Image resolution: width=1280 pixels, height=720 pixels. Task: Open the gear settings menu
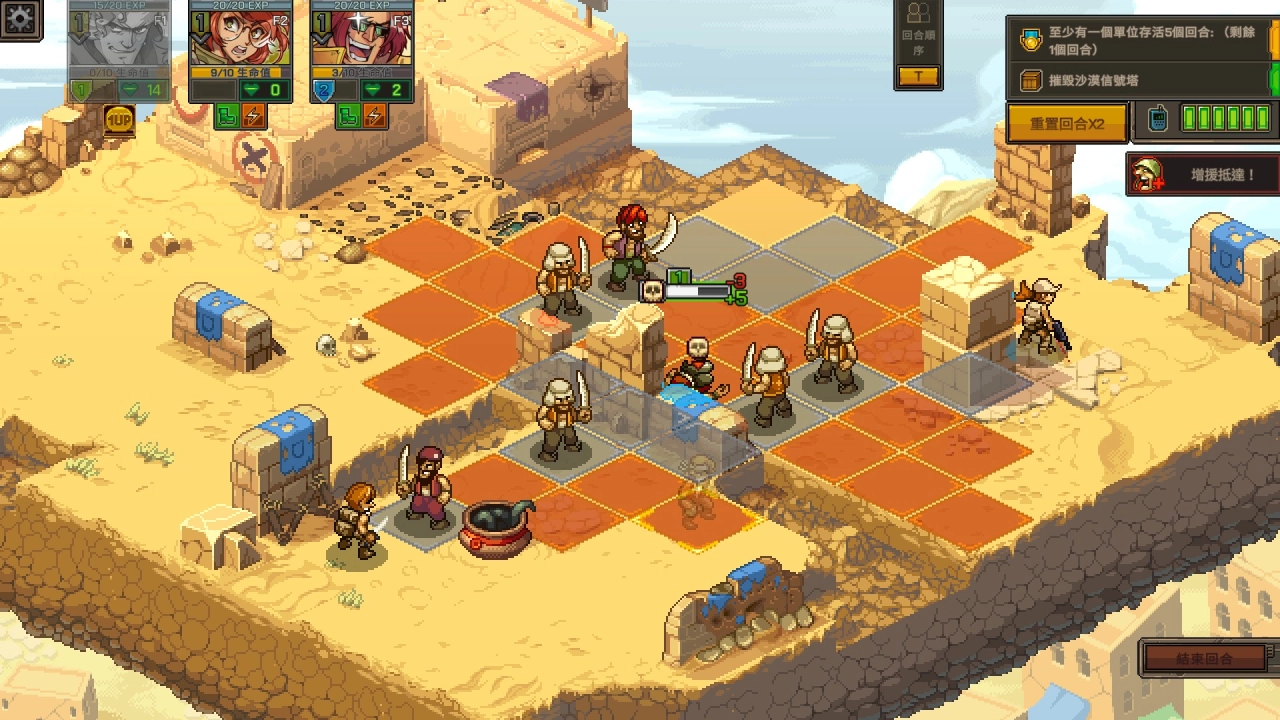click(19, 20)
